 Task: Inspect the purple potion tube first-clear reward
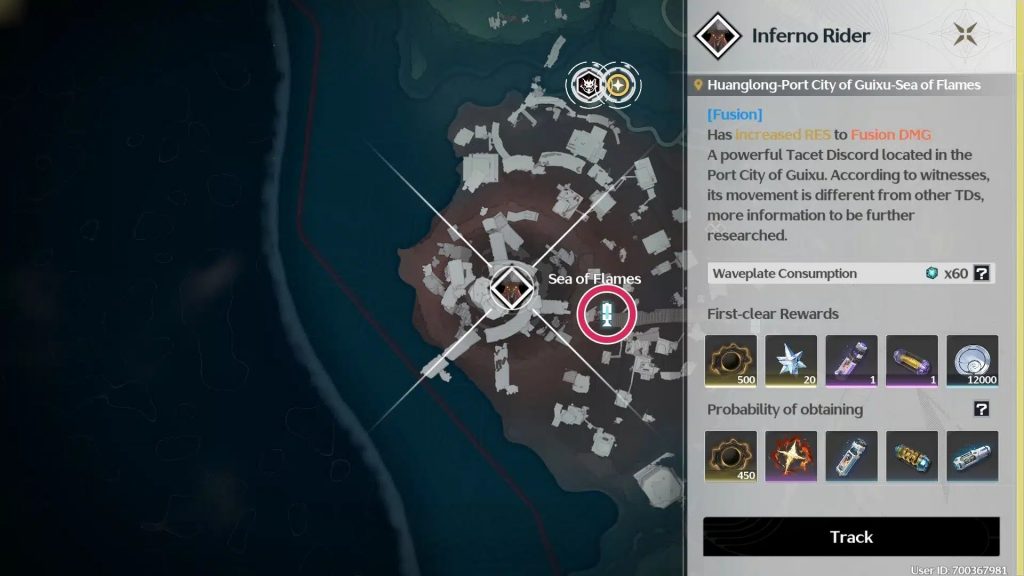click(852, 361)
